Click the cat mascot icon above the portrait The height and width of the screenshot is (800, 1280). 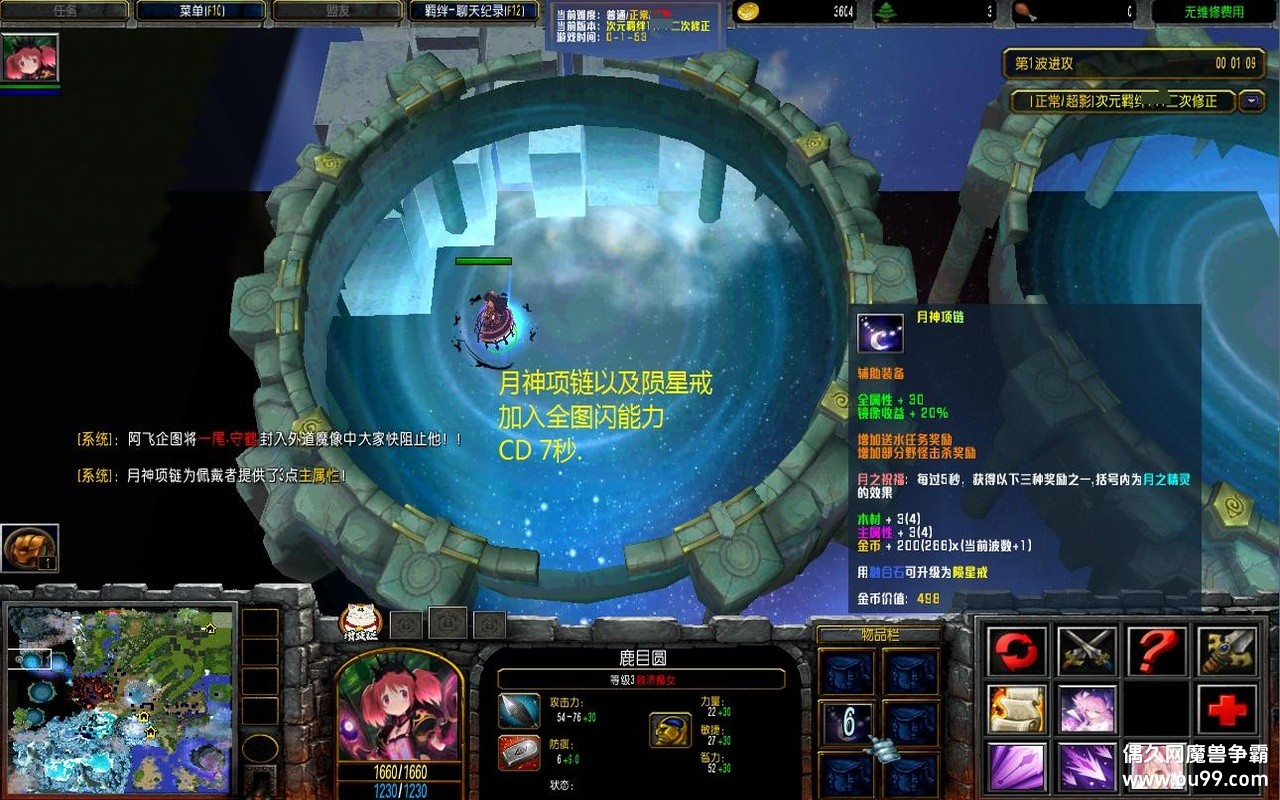(356, 622)
